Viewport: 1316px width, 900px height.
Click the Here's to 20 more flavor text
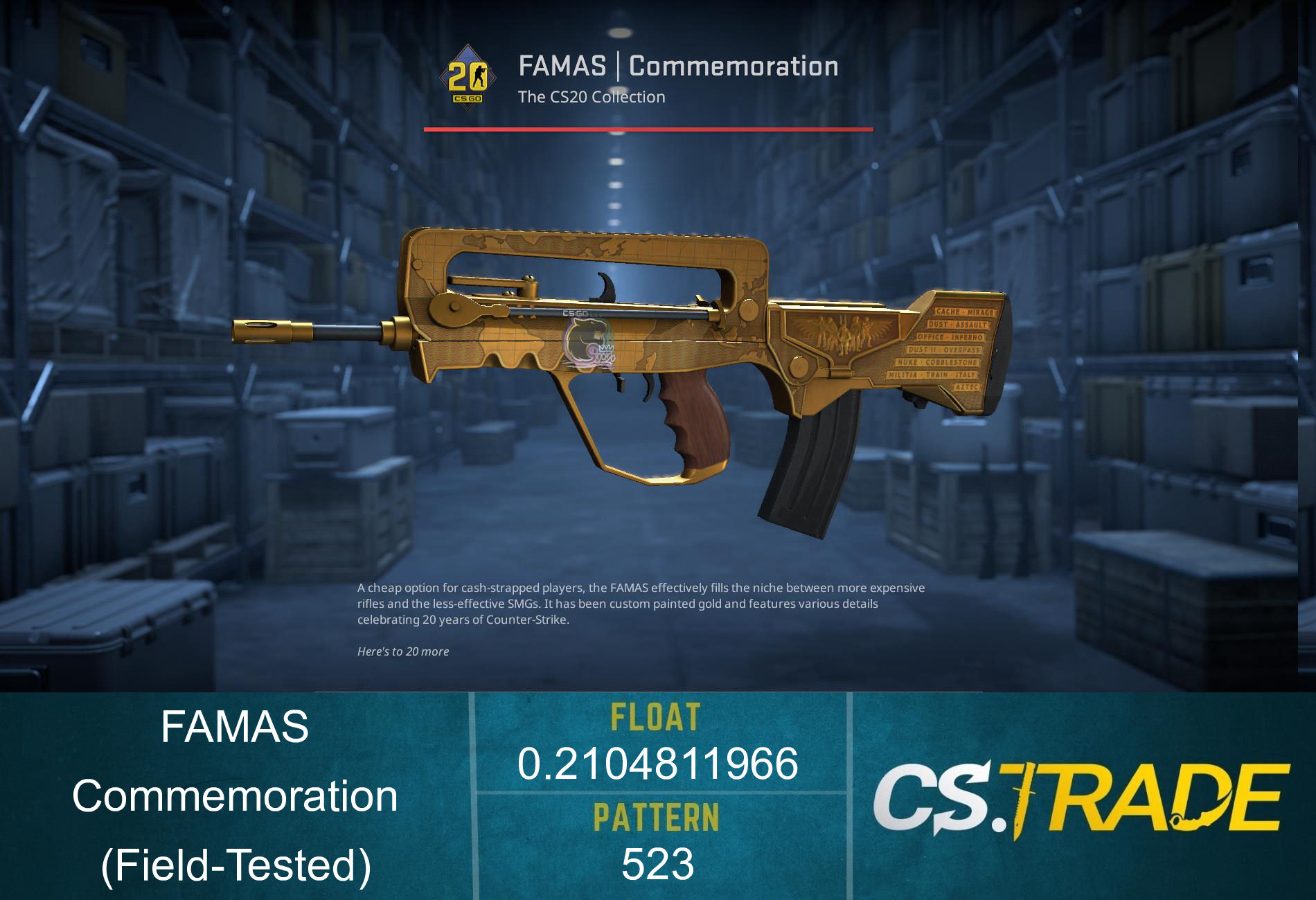(402, 651)
